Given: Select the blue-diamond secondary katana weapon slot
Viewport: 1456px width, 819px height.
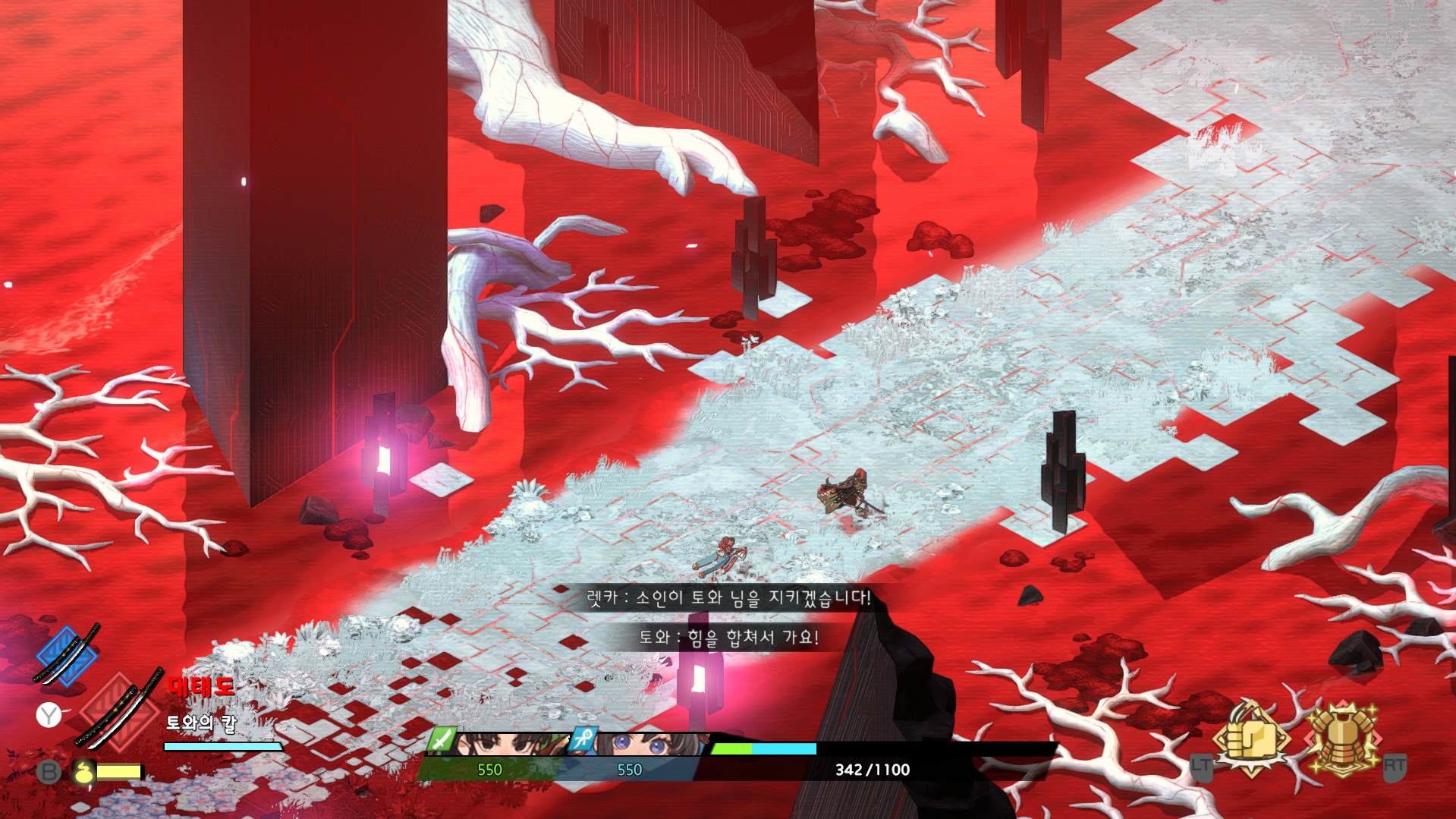Looking at the screenshot, I should click(67, 655).
